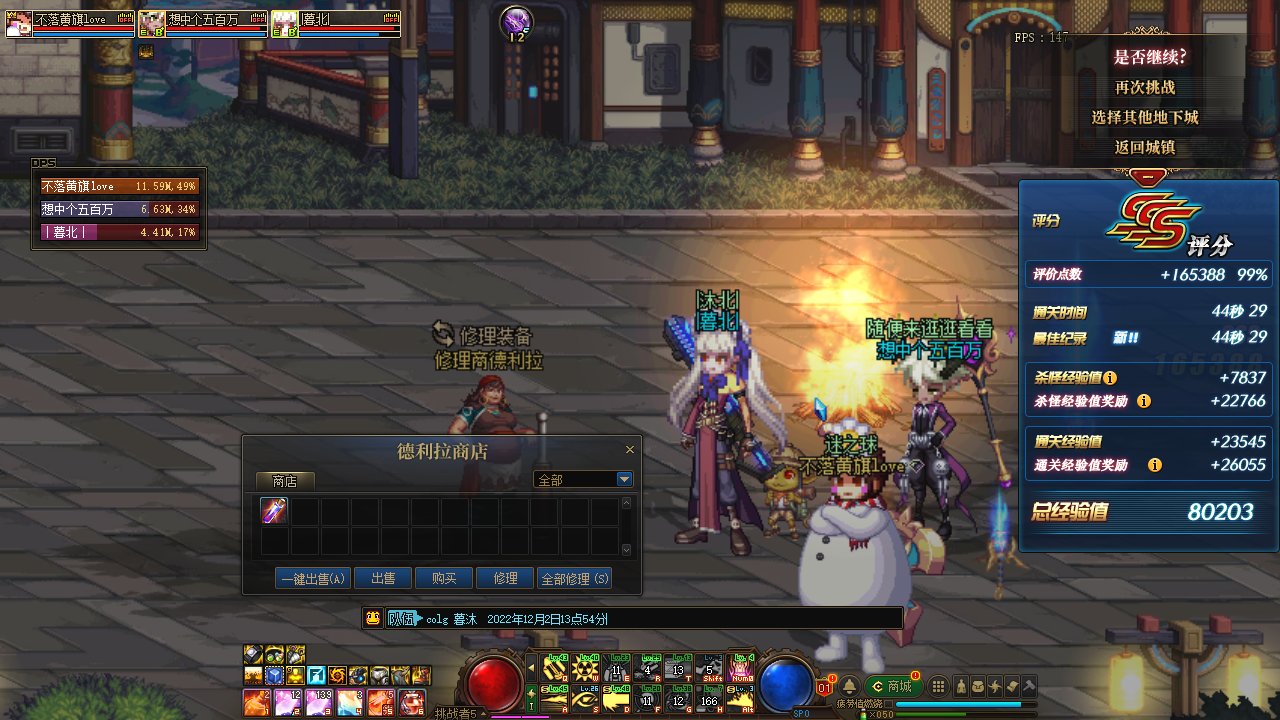Select 选择其他地下城 option
Screen dimensions: 1280x720
(x=1145, y=117)
